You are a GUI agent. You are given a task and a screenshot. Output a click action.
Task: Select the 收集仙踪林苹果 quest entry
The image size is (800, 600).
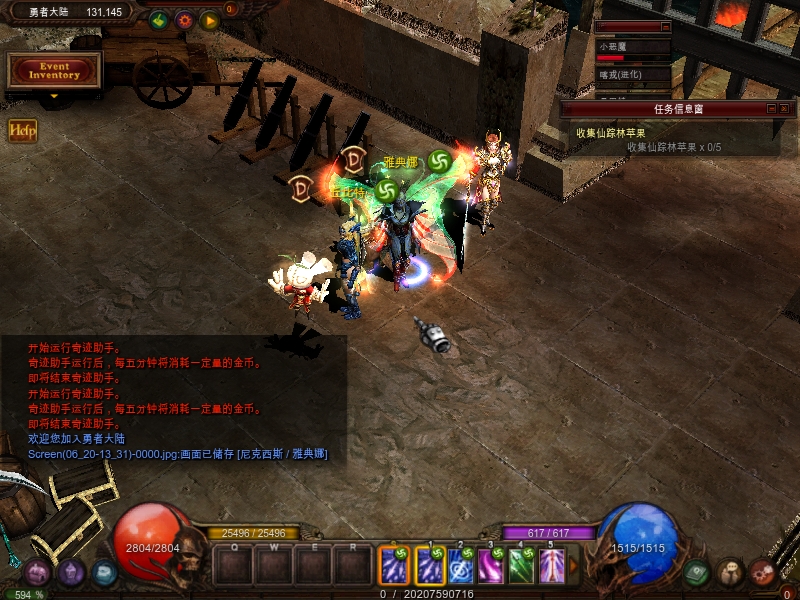coord(610,132)
